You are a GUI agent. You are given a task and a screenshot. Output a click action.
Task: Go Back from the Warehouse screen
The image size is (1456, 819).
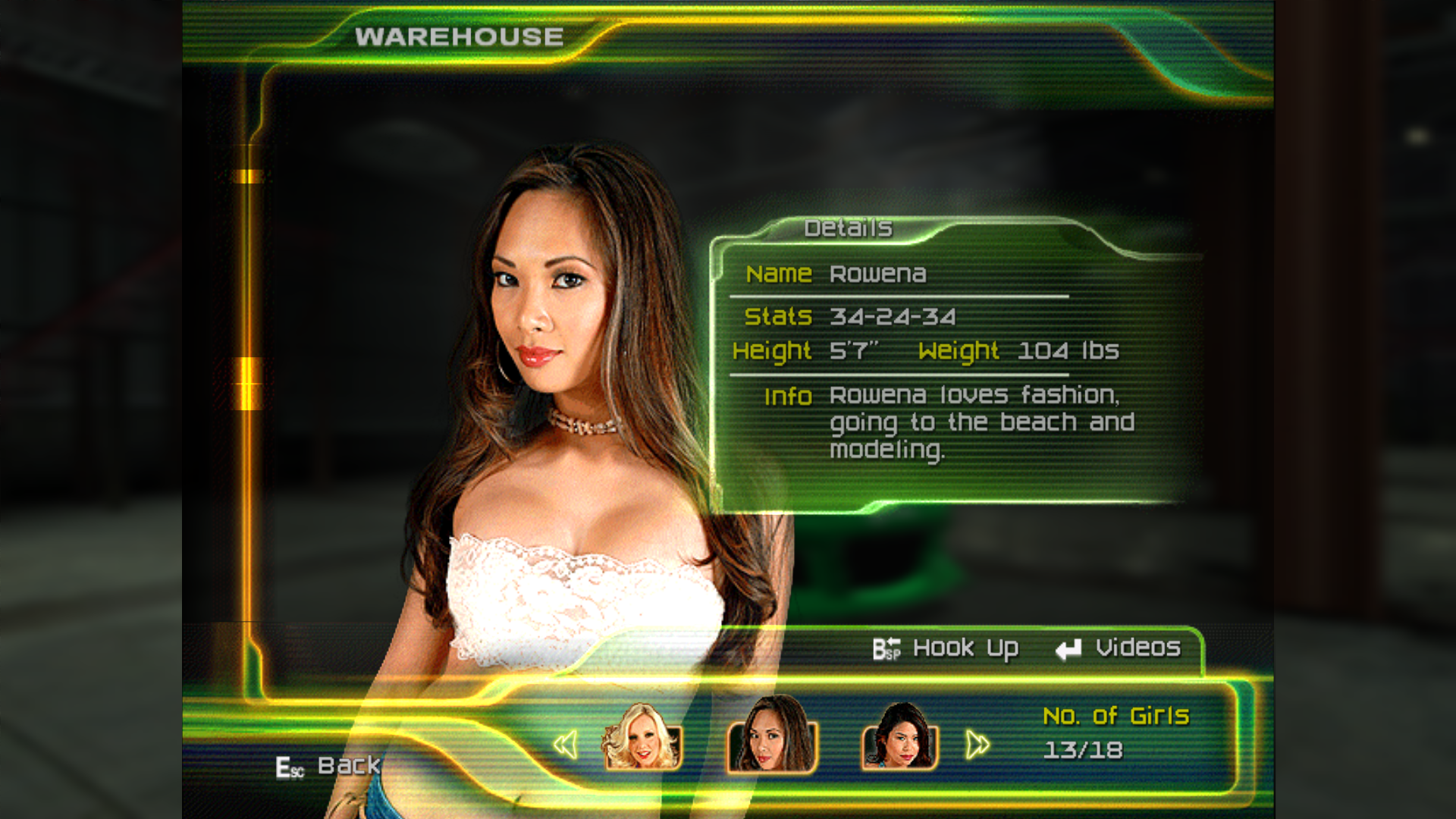click(328, 767)
